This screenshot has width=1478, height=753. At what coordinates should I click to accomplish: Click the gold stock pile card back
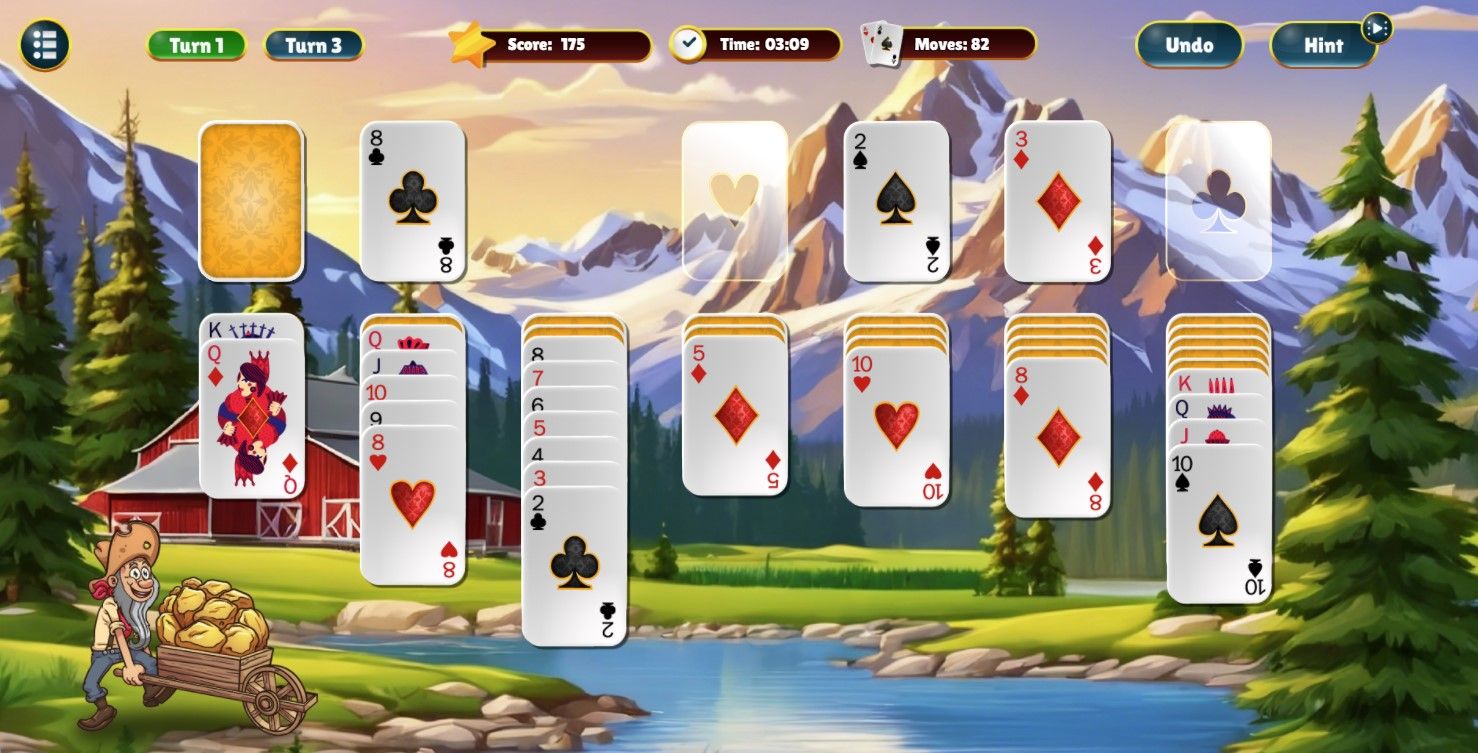pos(253,200)
